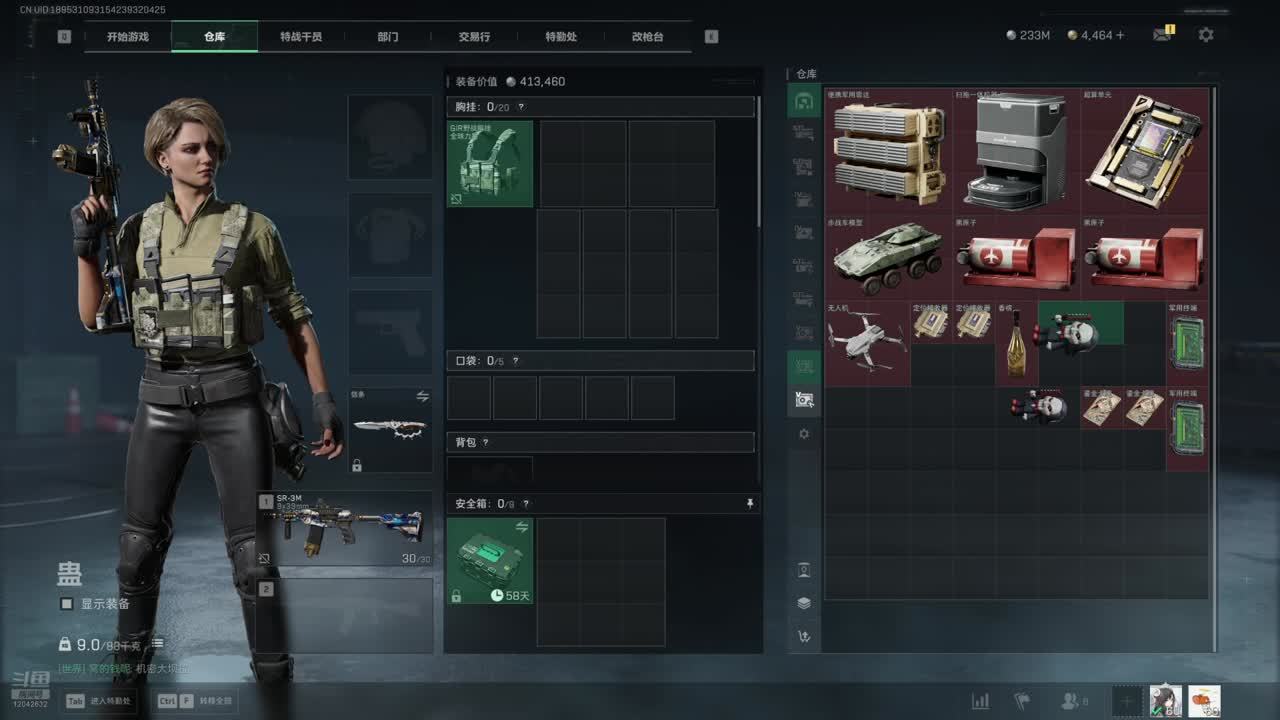Click the armored vehicle model item
1280x720 pixels.
[x=889, y=258]
